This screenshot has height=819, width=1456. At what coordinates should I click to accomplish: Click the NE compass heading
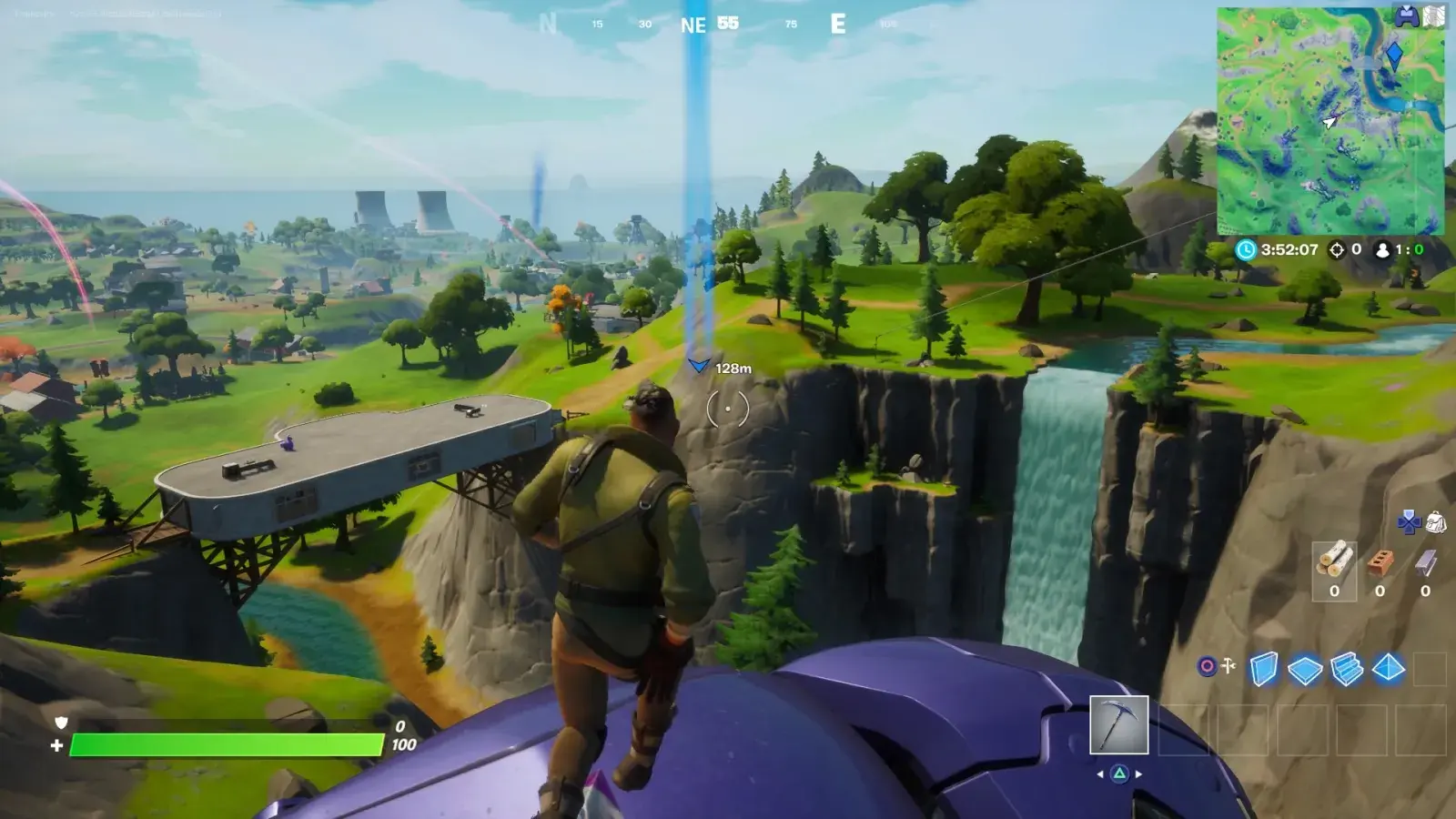click(694, 25)
